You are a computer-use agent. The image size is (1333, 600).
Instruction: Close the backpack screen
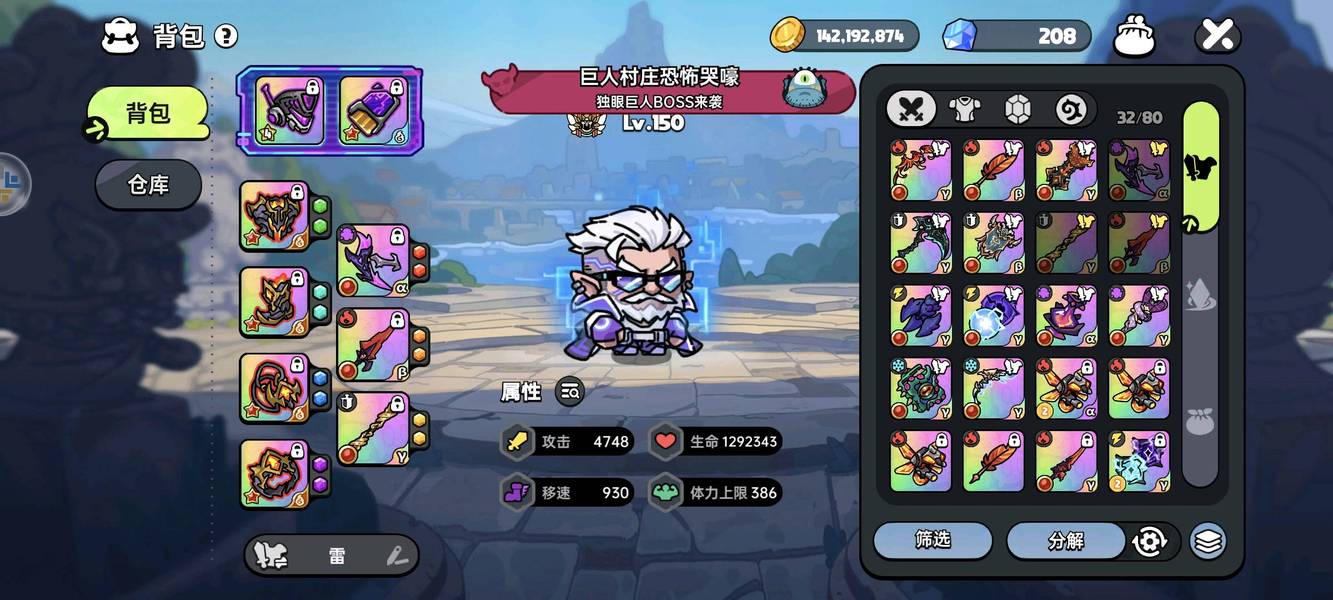click(x=1218, y=36)
